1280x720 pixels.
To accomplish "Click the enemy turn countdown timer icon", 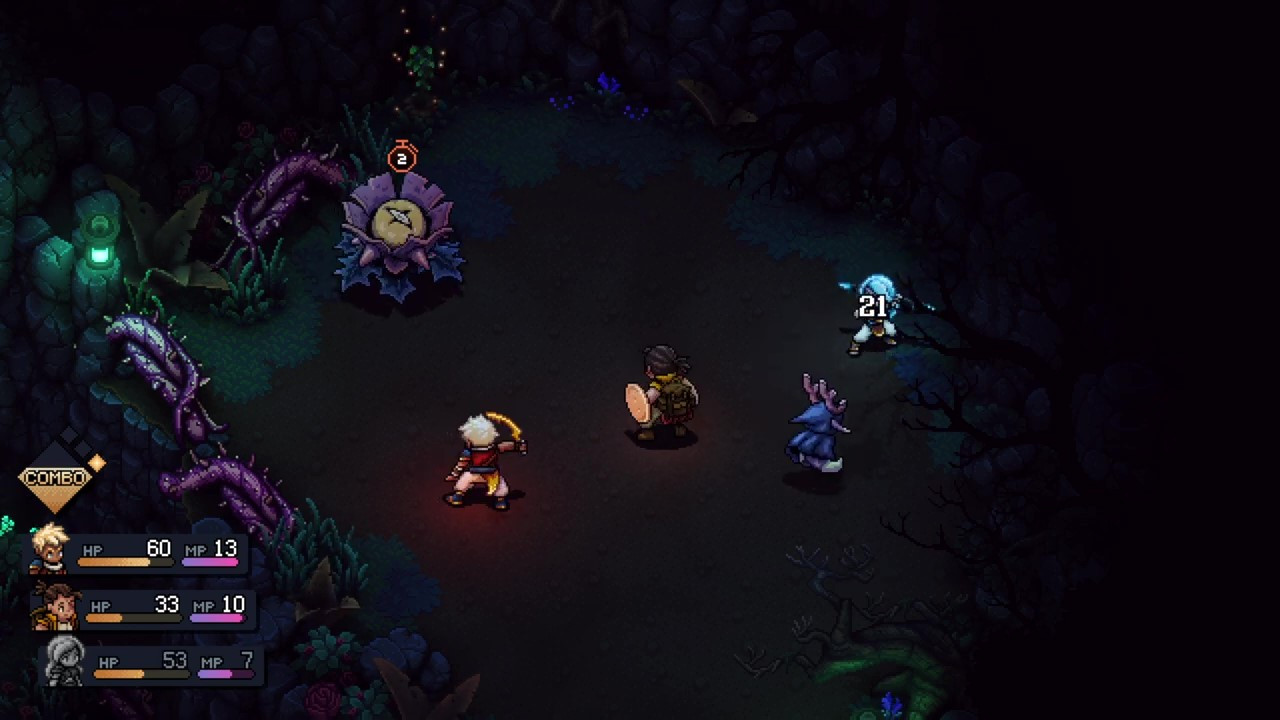I will click(402, 157).
